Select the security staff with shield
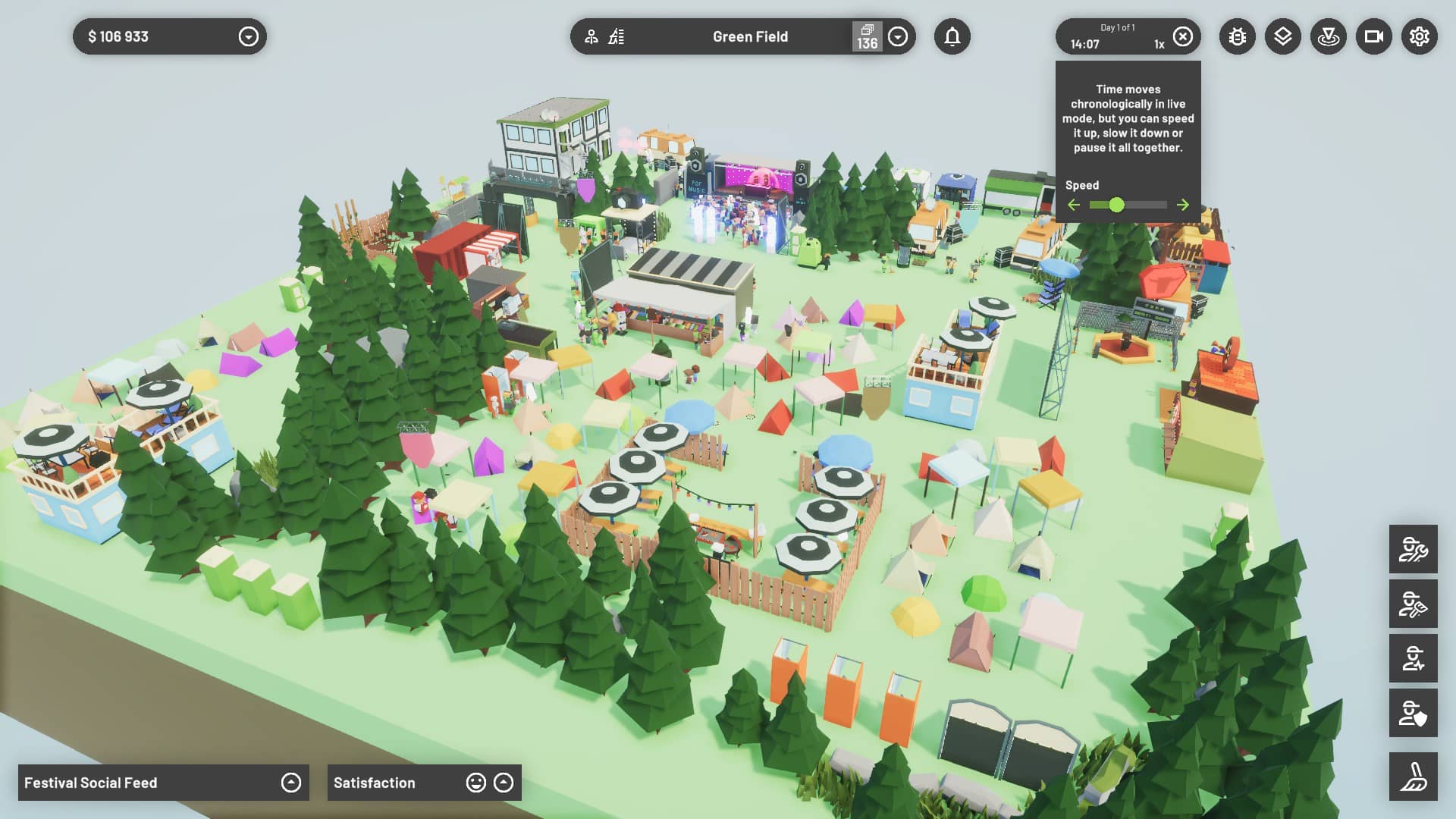The width and height of the screenshot is (1456, 819). [x=1414, y=713]
